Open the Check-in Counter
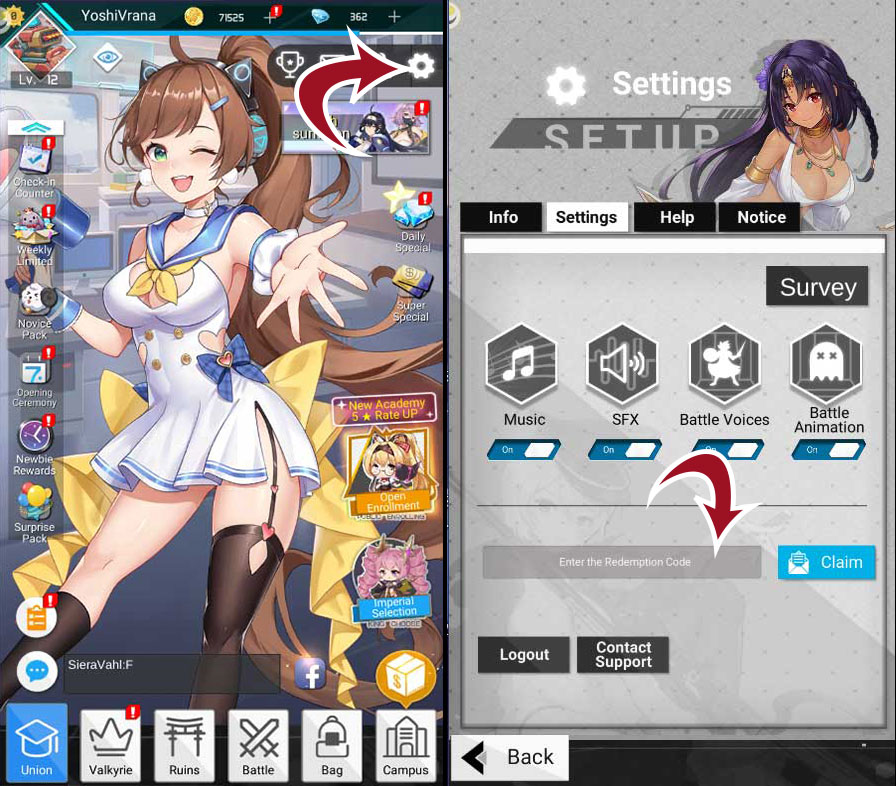 34,167
